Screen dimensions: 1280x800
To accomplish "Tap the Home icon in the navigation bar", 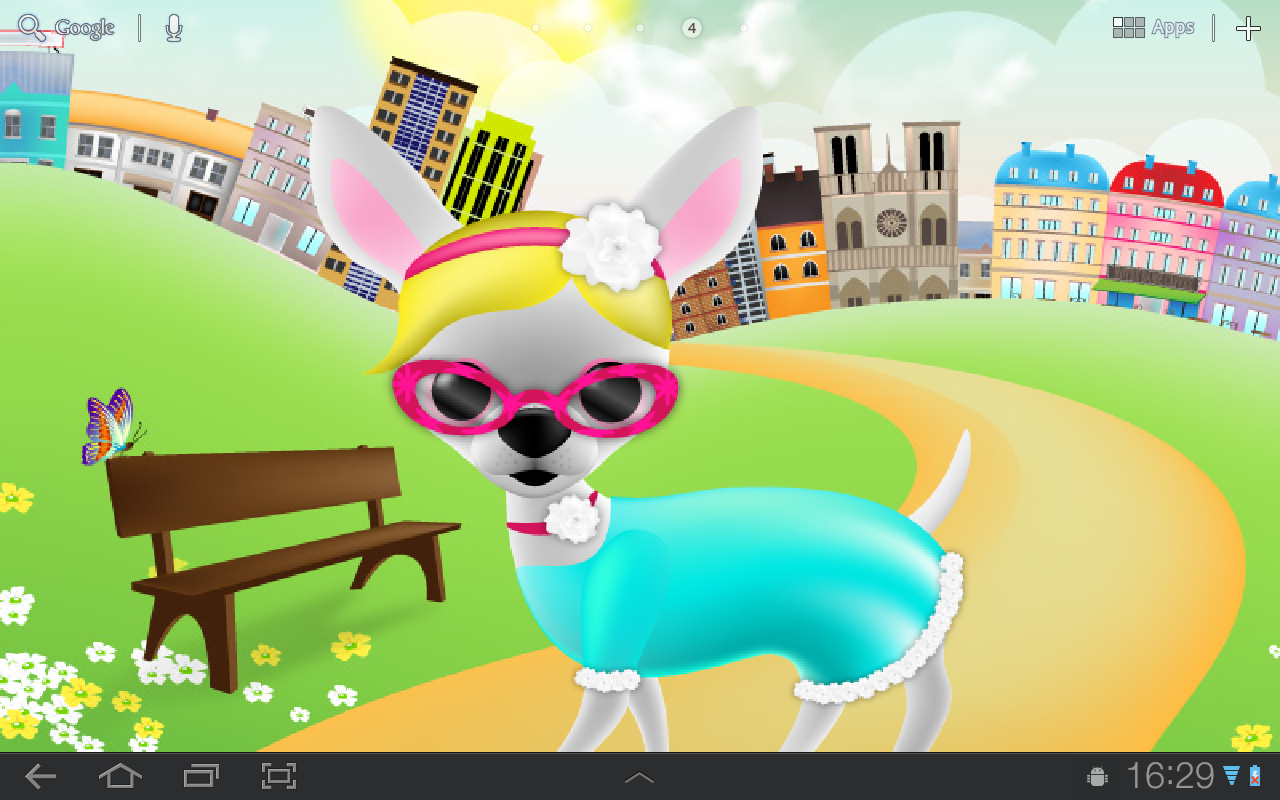I will (120, 775).
